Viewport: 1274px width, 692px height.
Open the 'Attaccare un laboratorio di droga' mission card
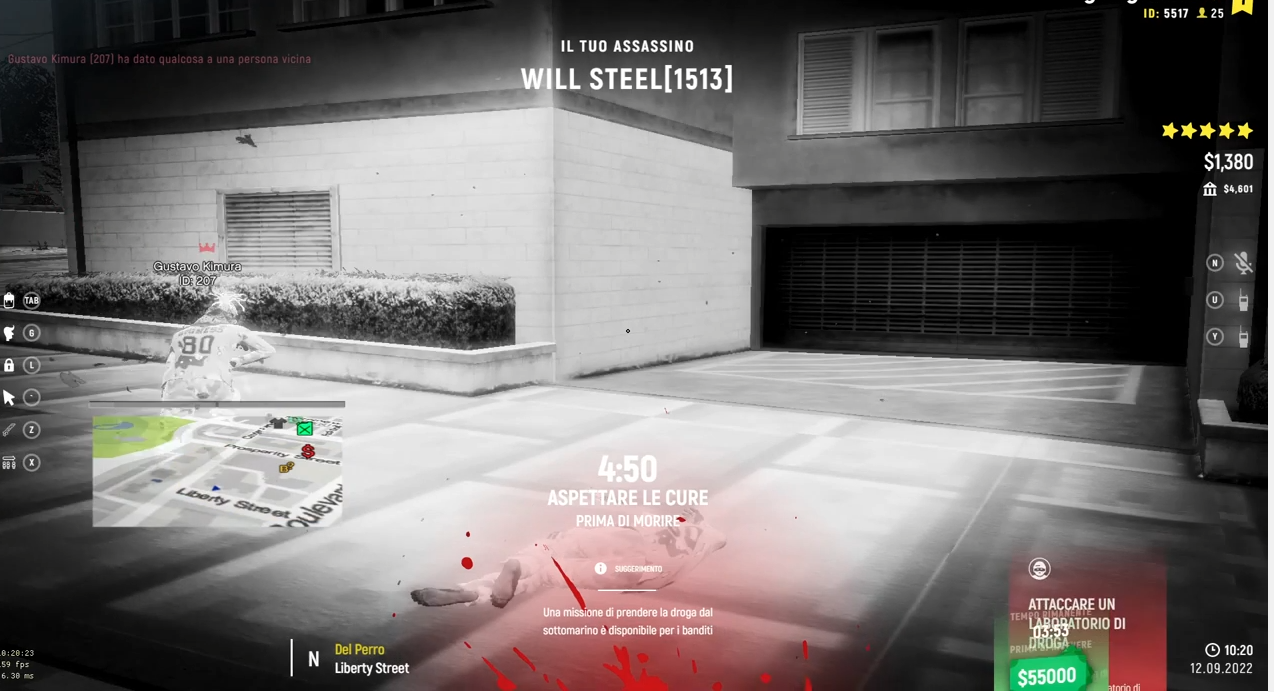coord(1086,622)
